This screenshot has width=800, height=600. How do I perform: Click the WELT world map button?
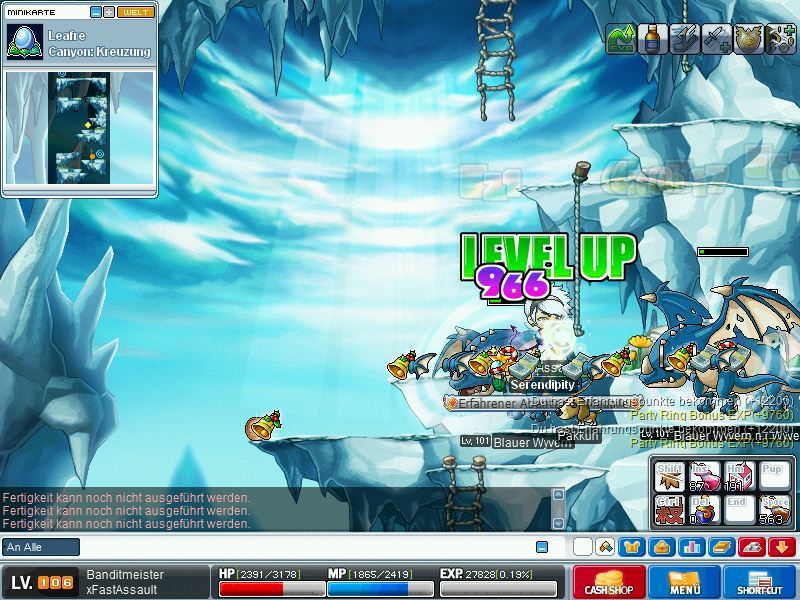pos(136,12)
